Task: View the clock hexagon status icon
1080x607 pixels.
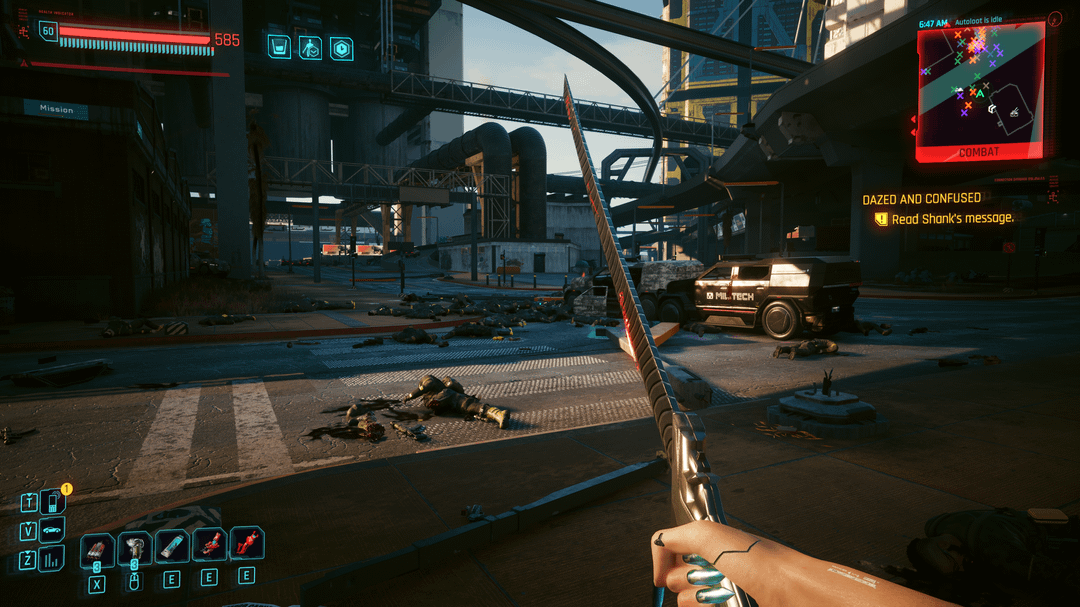Action: (341, 47)
